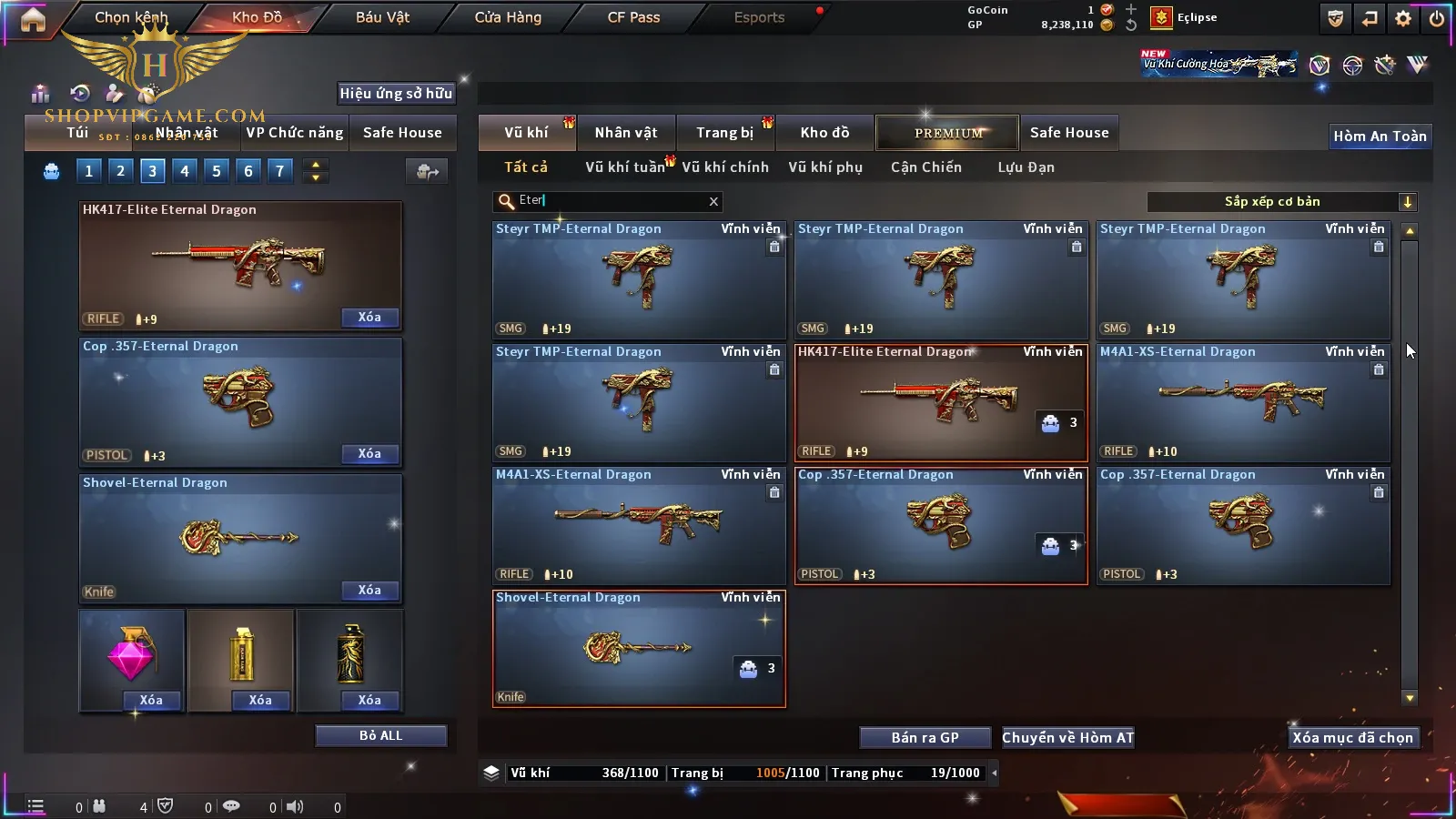Image resolution: width=1456 pixels, height=819 pixels.
Task: Open Hòm An Toàn
Action: (1380, 136)
